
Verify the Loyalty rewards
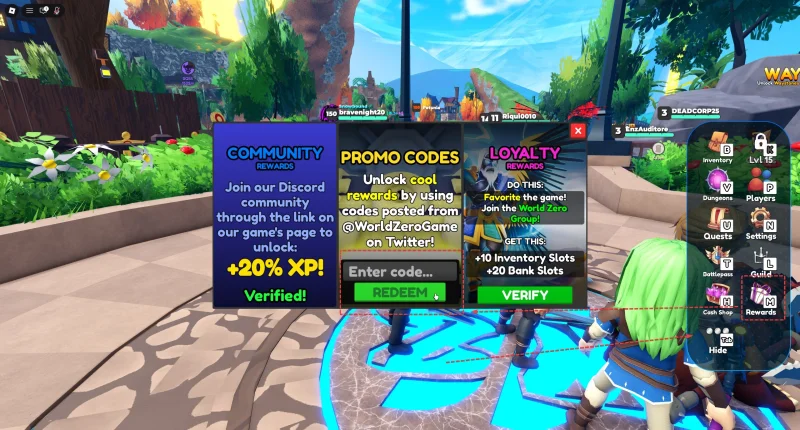pyautogui.click(x=524, y=295)
